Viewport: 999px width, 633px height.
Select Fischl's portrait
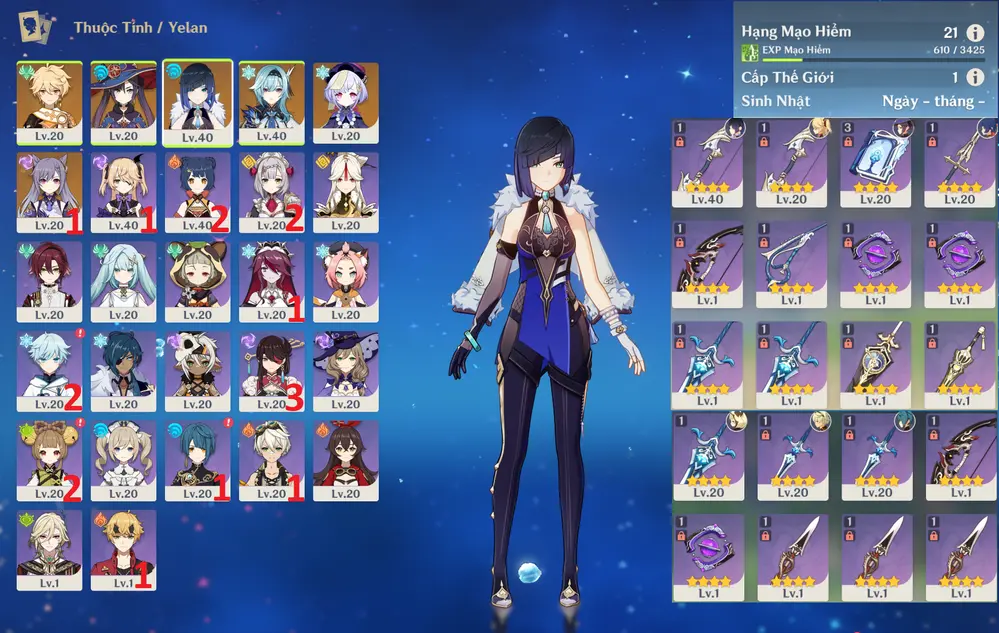pyautogui.click(x=124, y=191)
